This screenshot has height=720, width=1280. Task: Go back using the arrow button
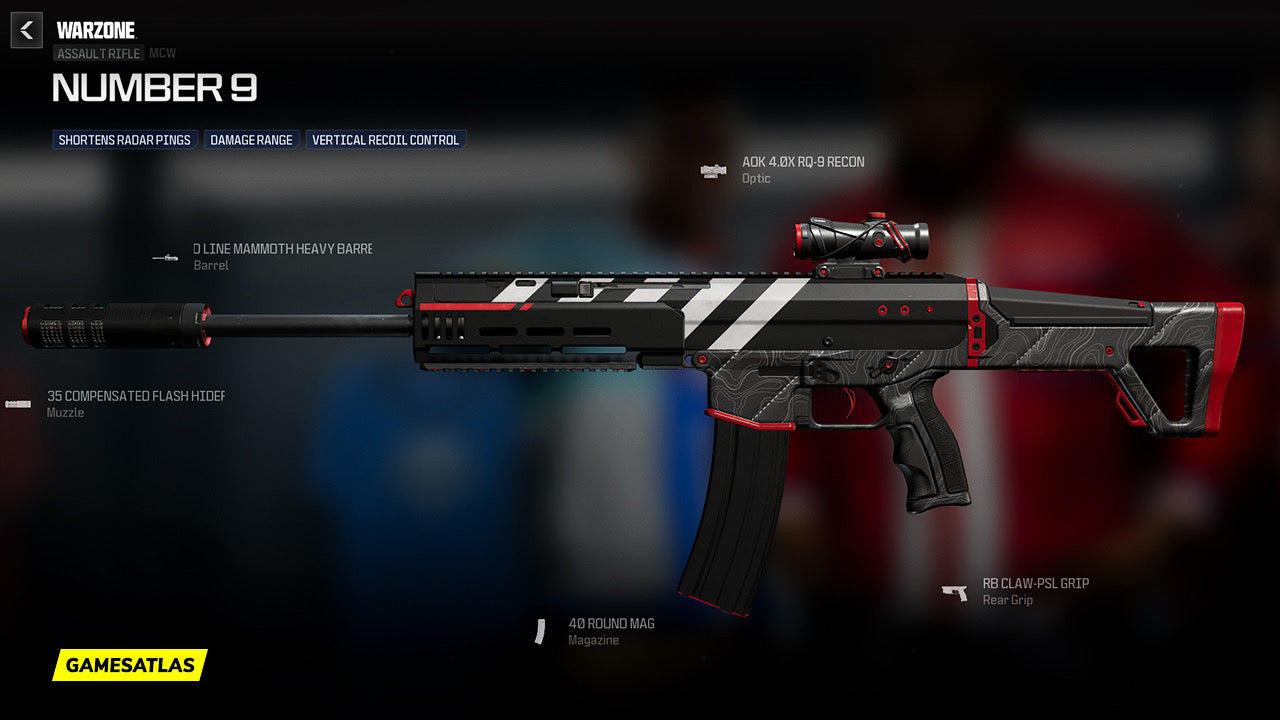pyautogui.click(x=27, y=30)
